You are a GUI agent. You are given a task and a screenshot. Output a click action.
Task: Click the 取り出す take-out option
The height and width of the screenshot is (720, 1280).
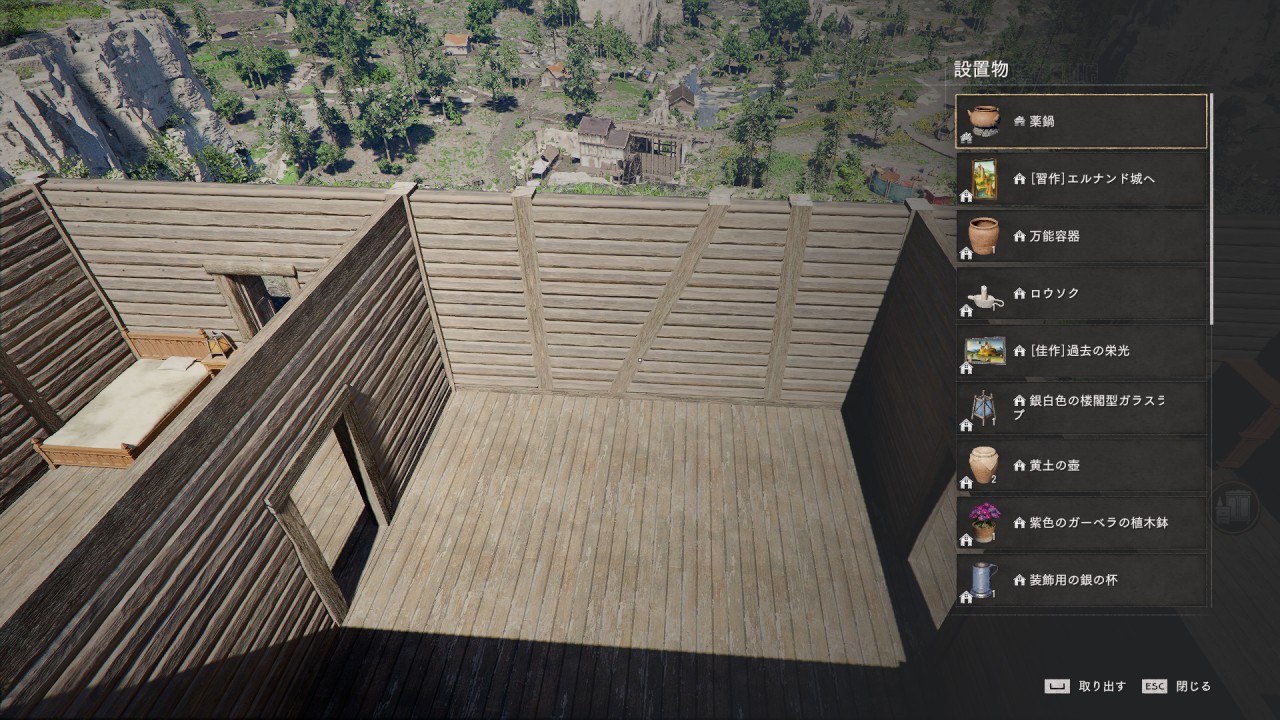click(x=1086, y=686)
